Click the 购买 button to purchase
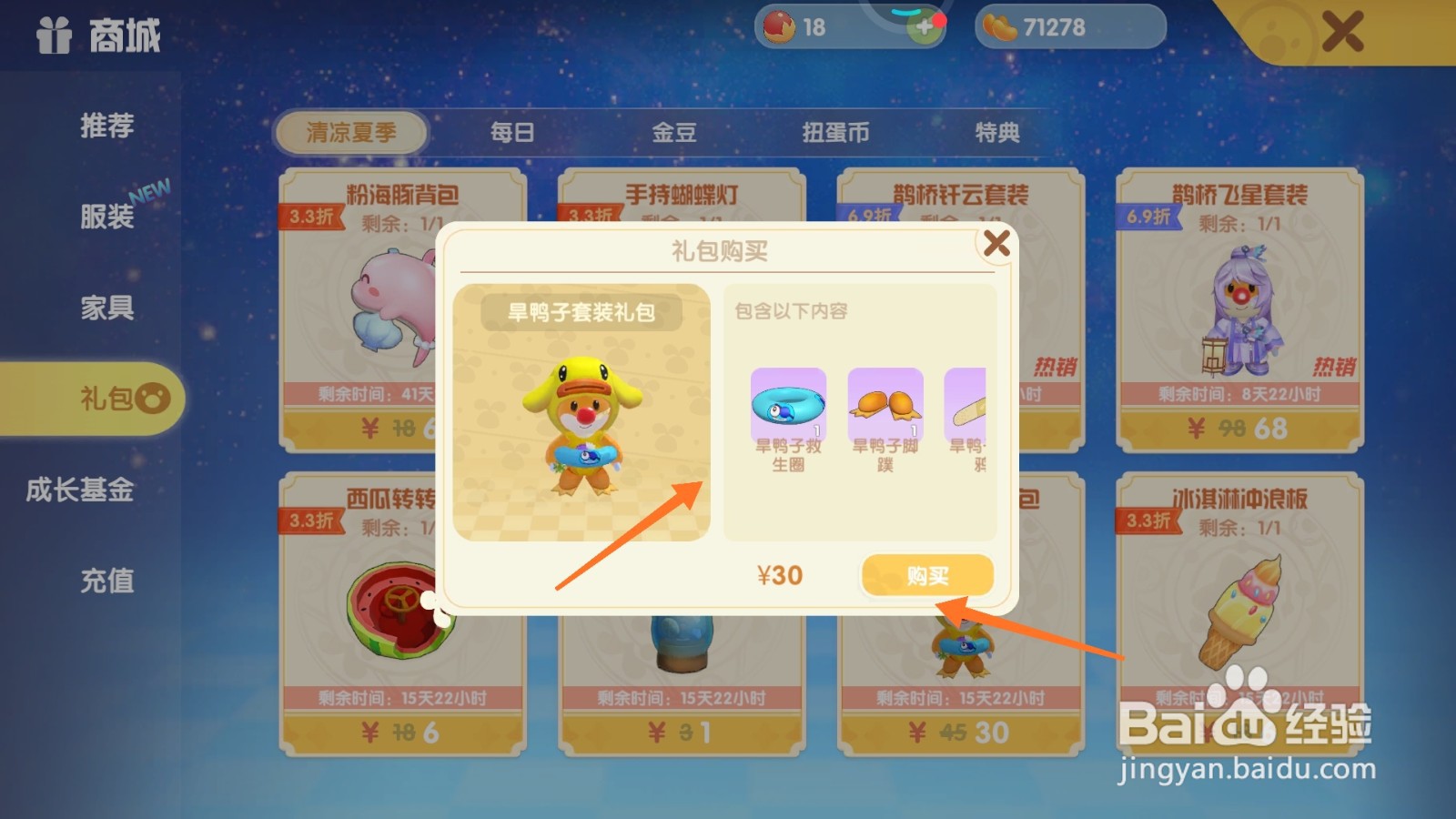This screenshot has height=819, width=1456. click(x=925, y=574)
